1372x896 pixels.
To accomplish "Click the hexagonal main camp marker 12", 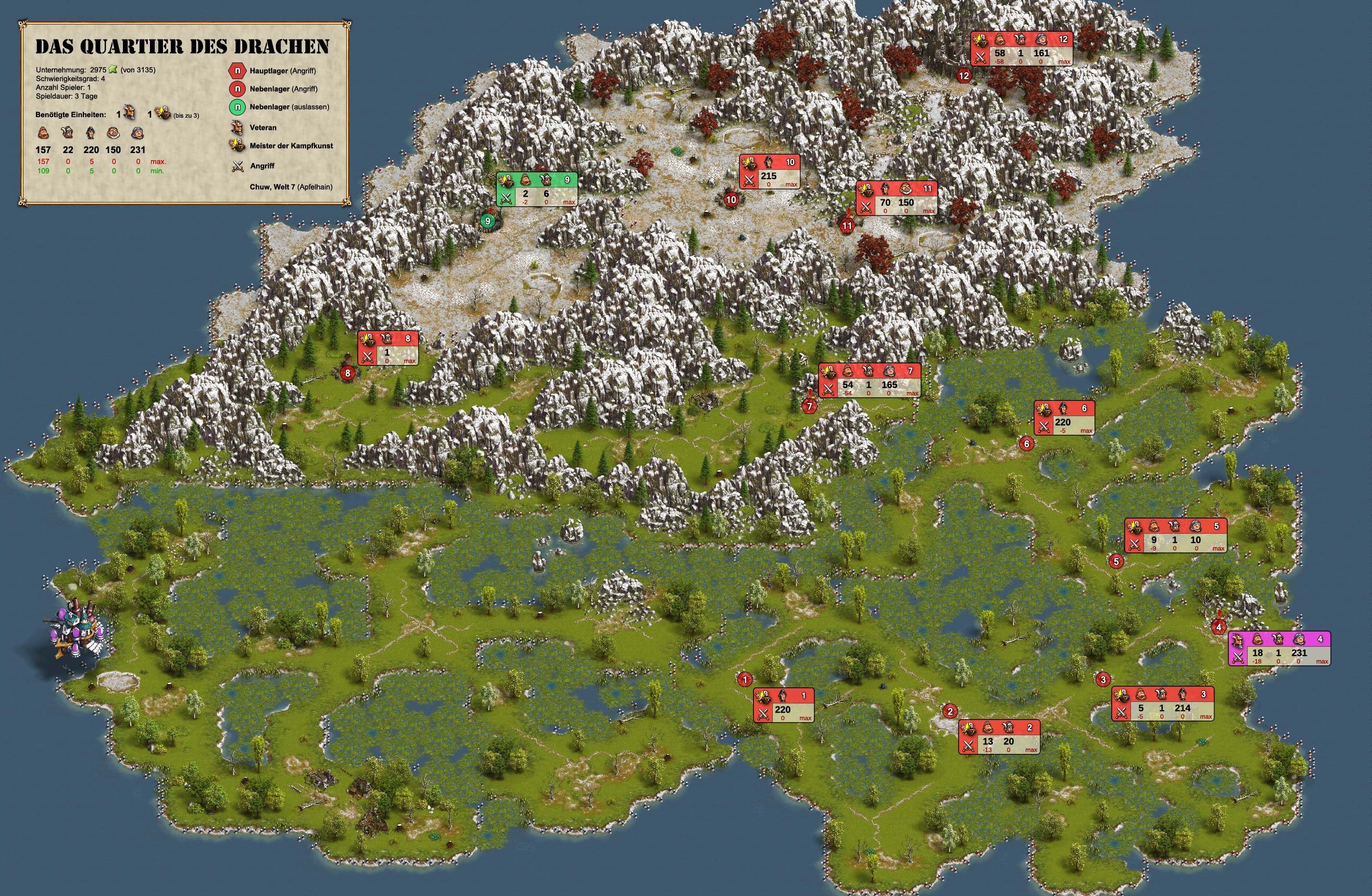I will pyautogui.click(x=964, y=75).
